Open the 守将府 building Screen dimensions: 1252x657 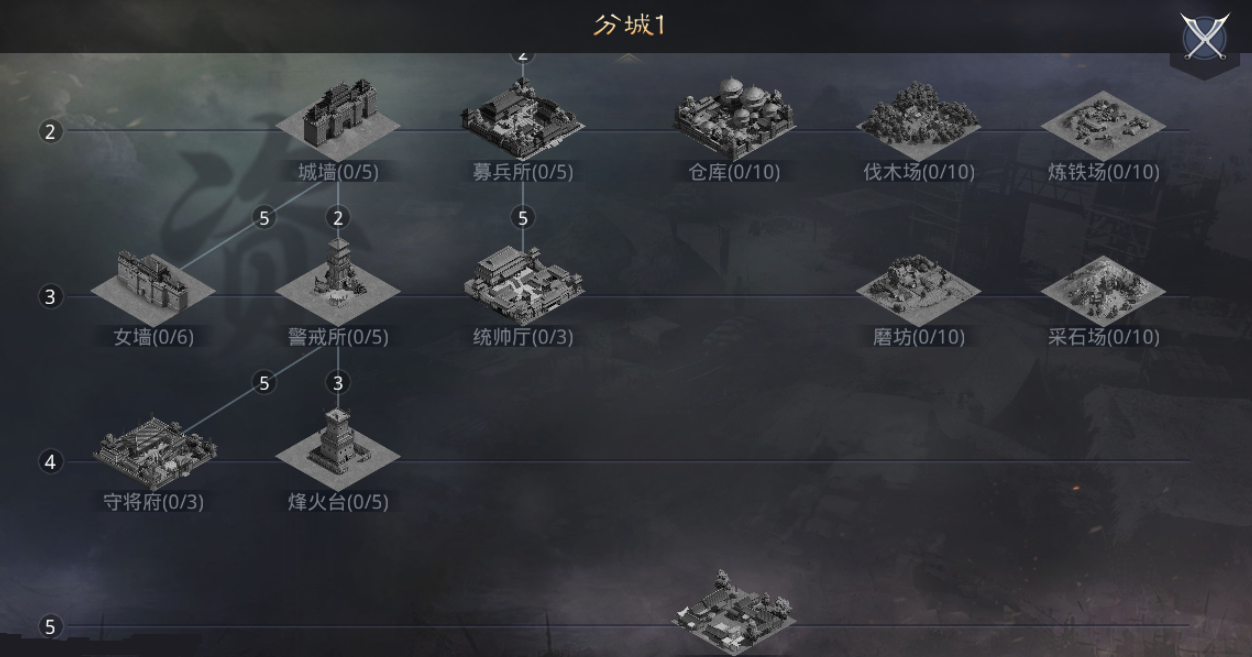coord(155,450)
